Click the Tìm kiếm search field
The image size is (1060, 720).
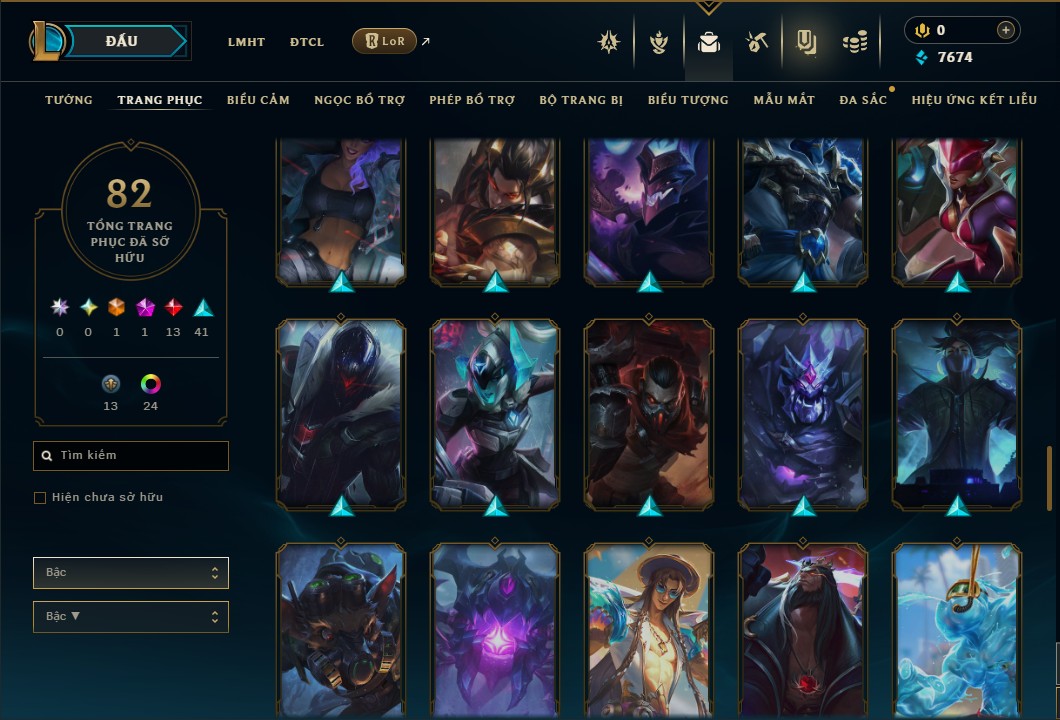(x=140, y=456)
